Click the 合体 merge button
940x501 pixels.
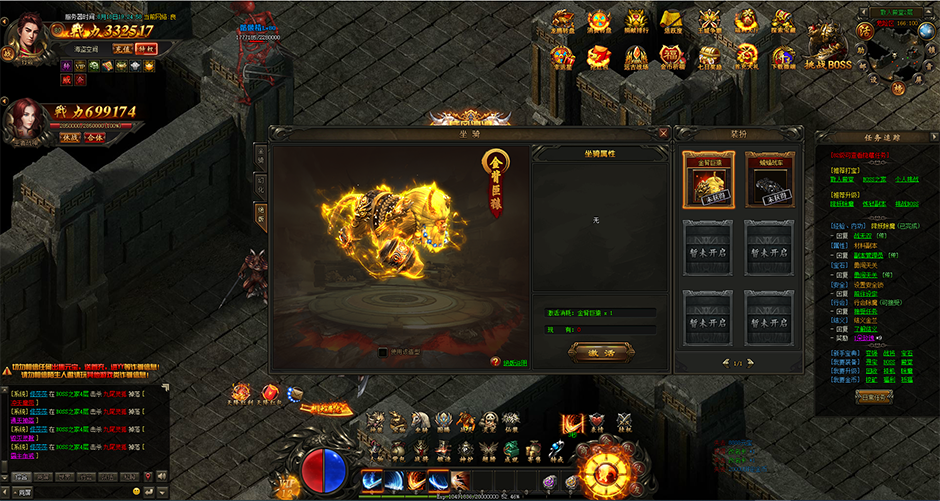point(97,137)
